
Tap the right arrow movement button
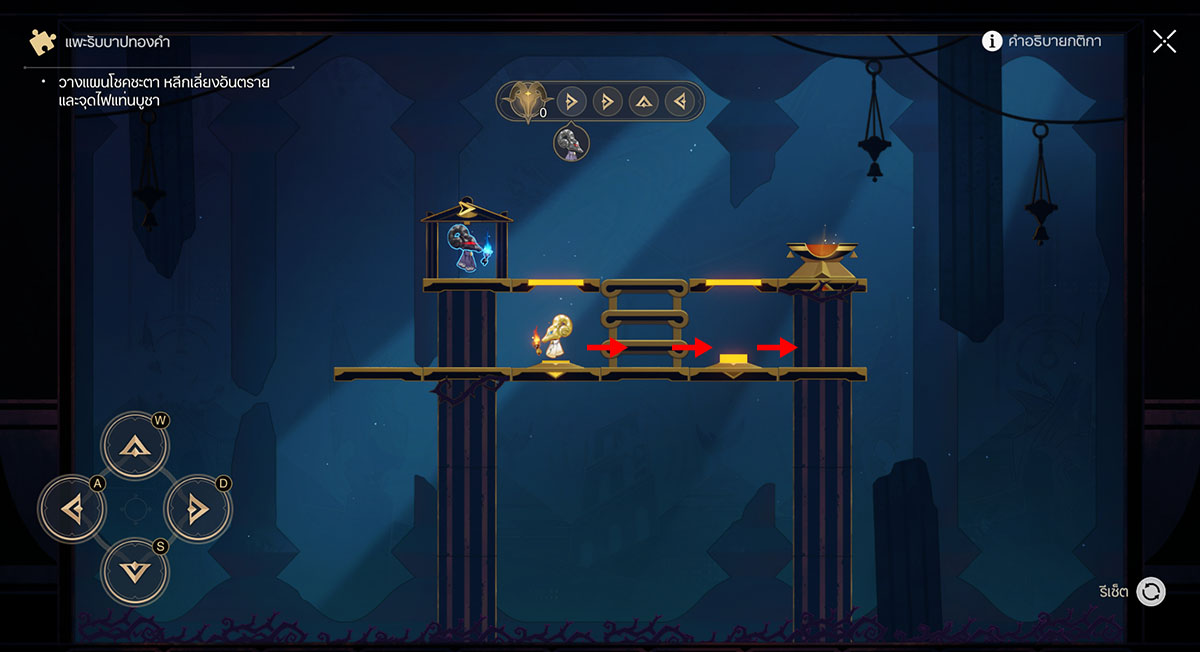click(198, 510)
